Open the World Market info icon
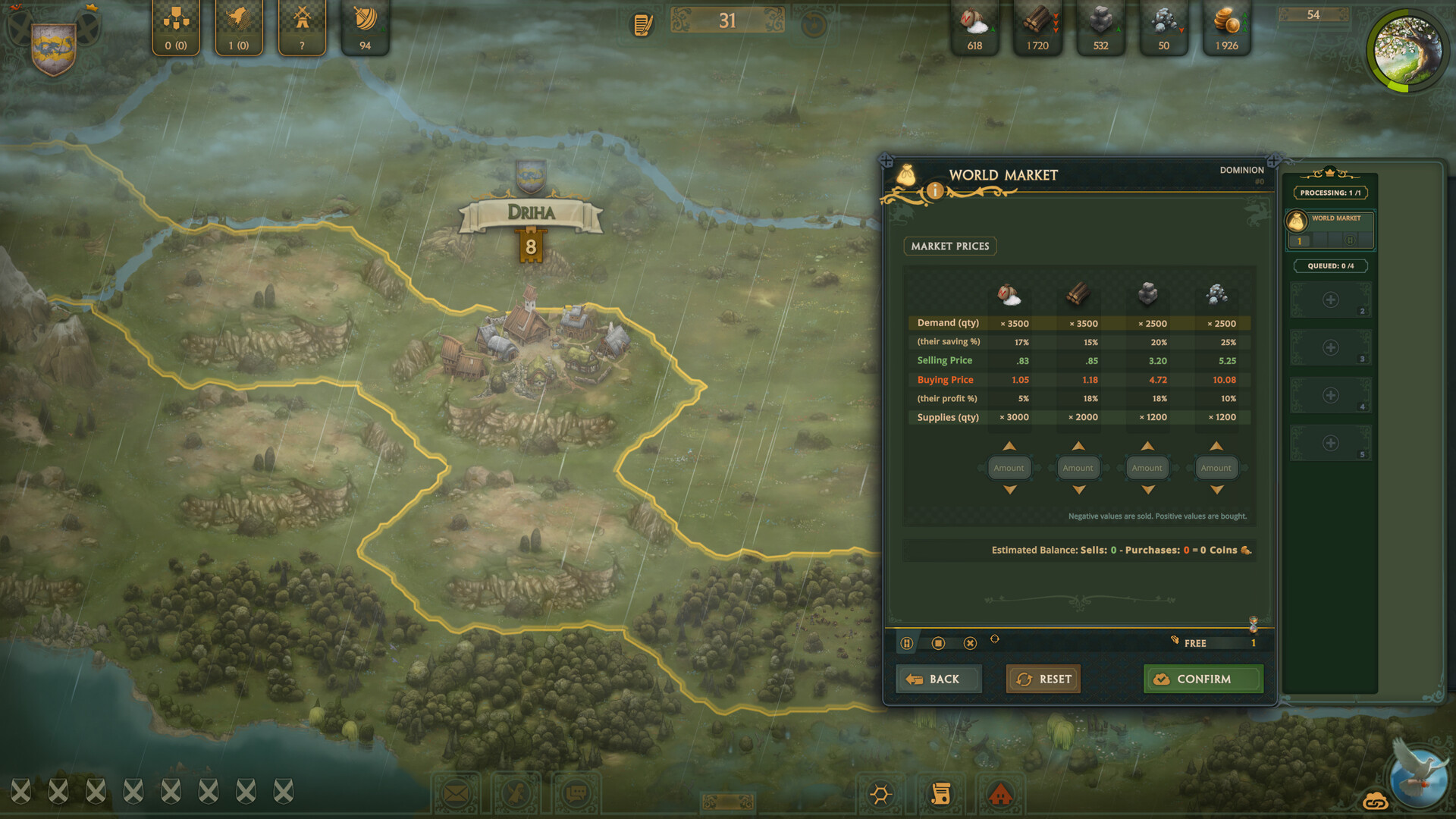Screen dimensions: 1456x819 [934, 190]
